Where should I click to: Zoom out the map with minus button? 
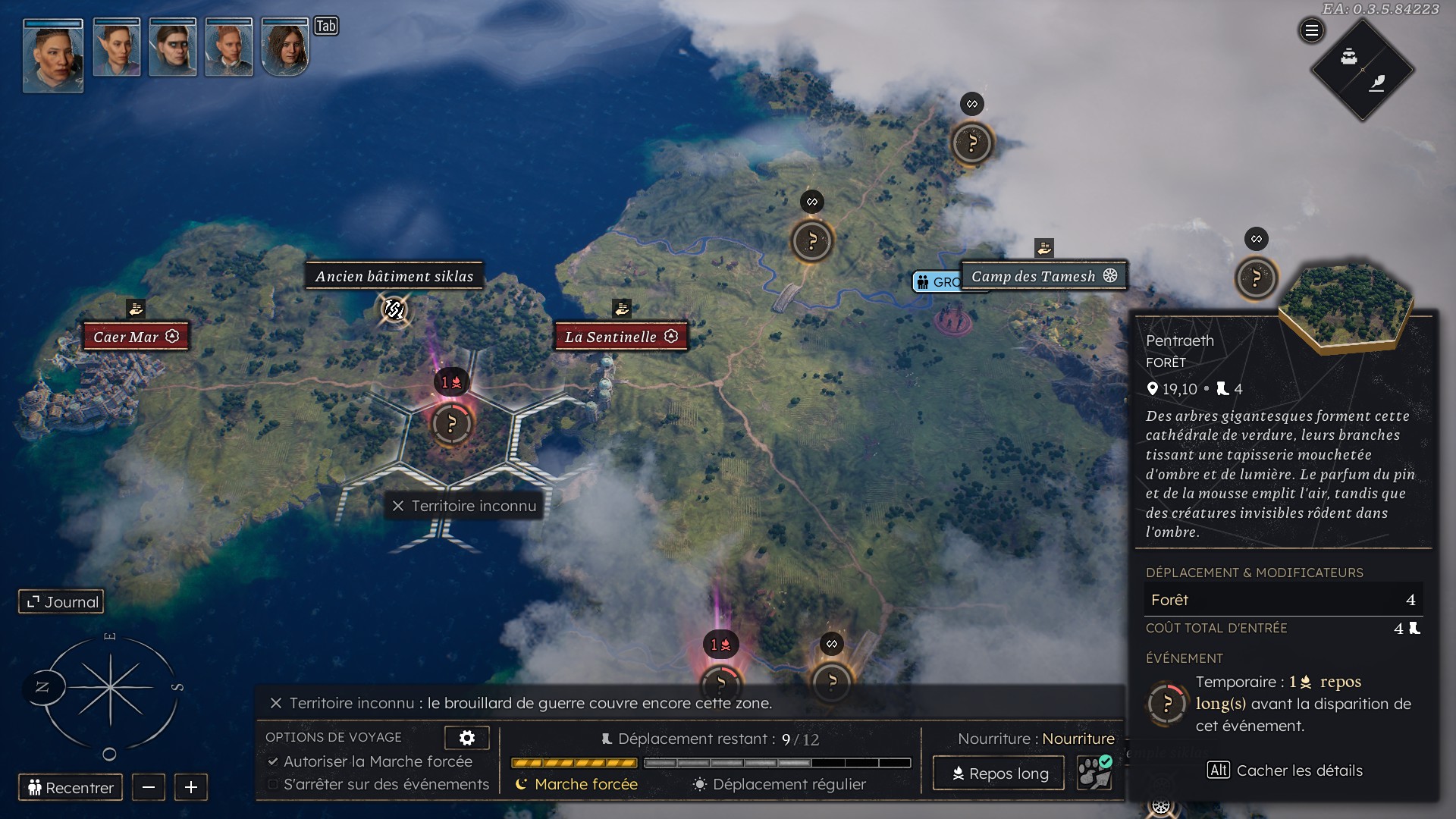149,787
